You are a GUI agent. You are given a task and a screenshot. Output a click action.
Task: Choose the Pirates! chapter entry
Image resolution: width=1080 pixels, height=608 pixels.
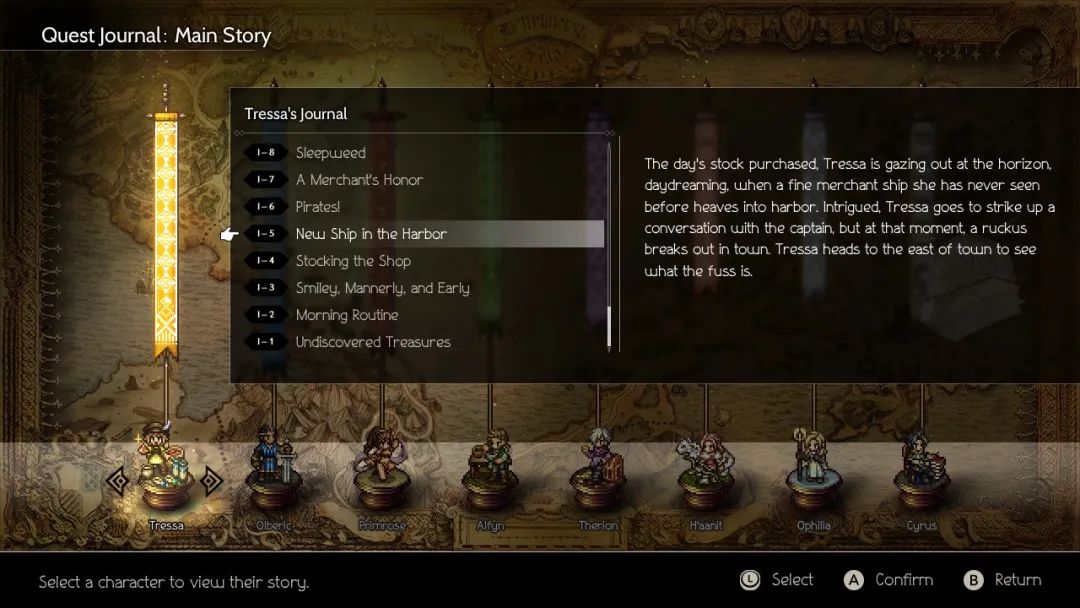pos(318,207)
